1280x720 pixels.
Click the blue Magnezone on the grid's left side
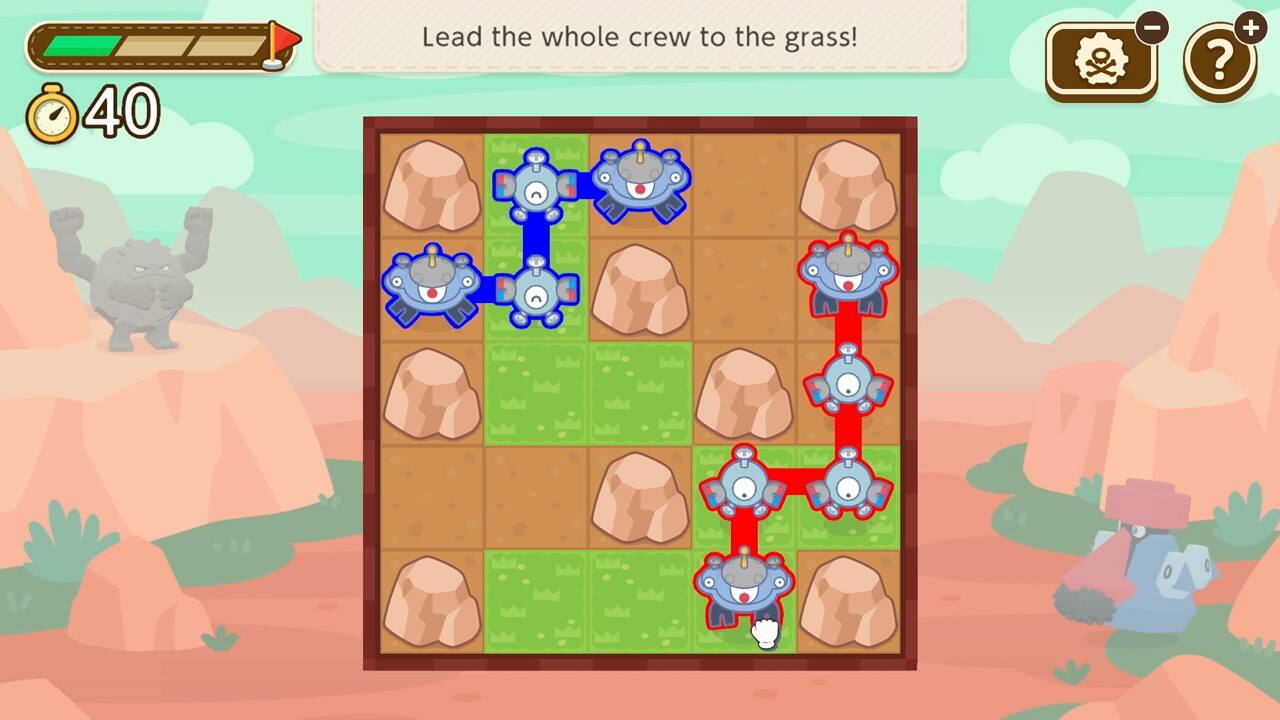click(x=434, y=290)
